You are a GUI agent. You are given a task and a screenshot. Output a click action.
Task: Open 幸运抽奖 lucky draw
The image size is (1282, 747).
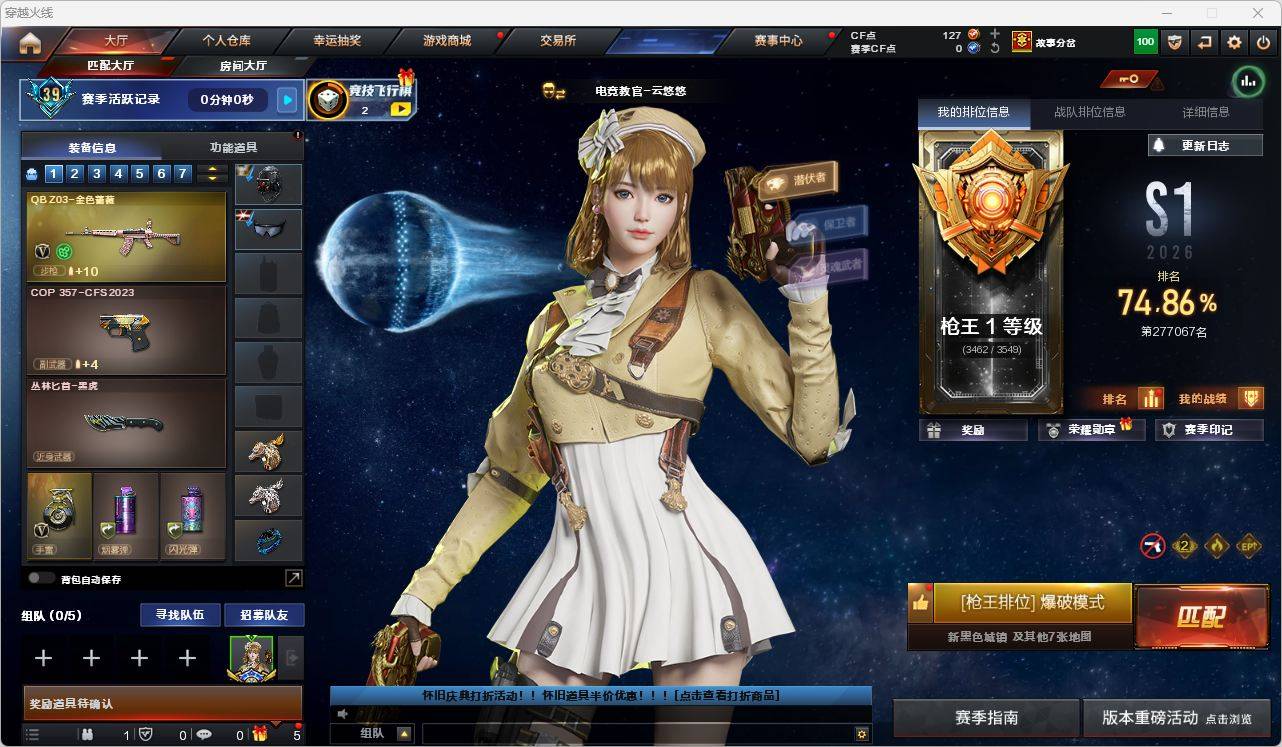point(337,41)
